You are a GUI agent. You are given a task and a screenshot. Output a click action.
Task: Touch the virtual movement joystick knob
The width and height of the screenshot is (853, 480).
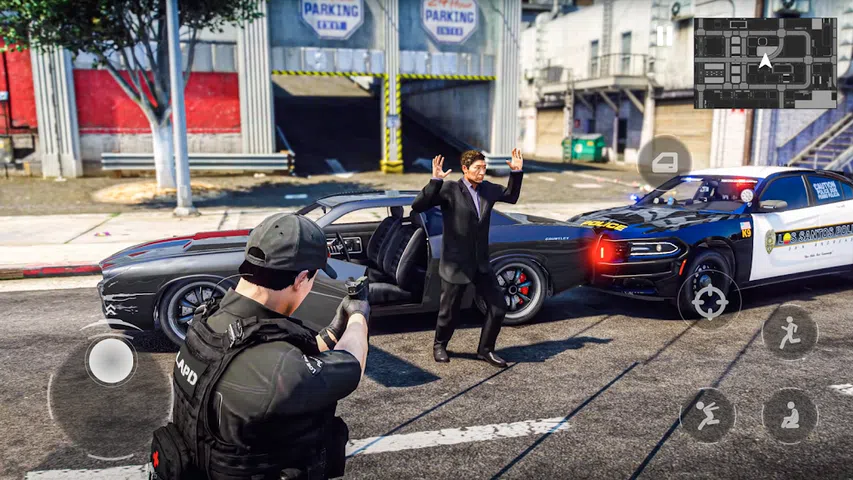(x=110, y=361)
